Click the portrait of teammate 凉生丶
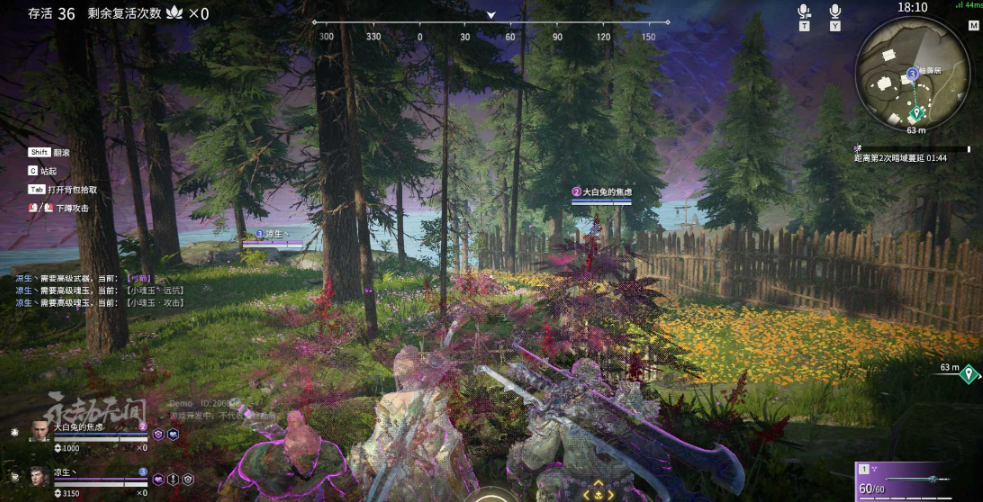983x502 pixels. 39,475
